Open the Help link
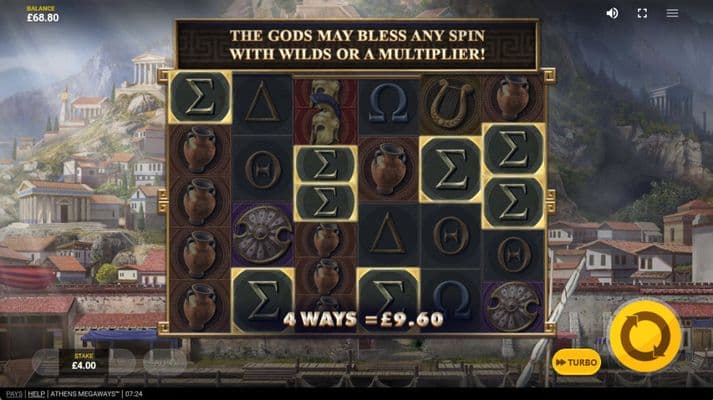 (36, 394)
